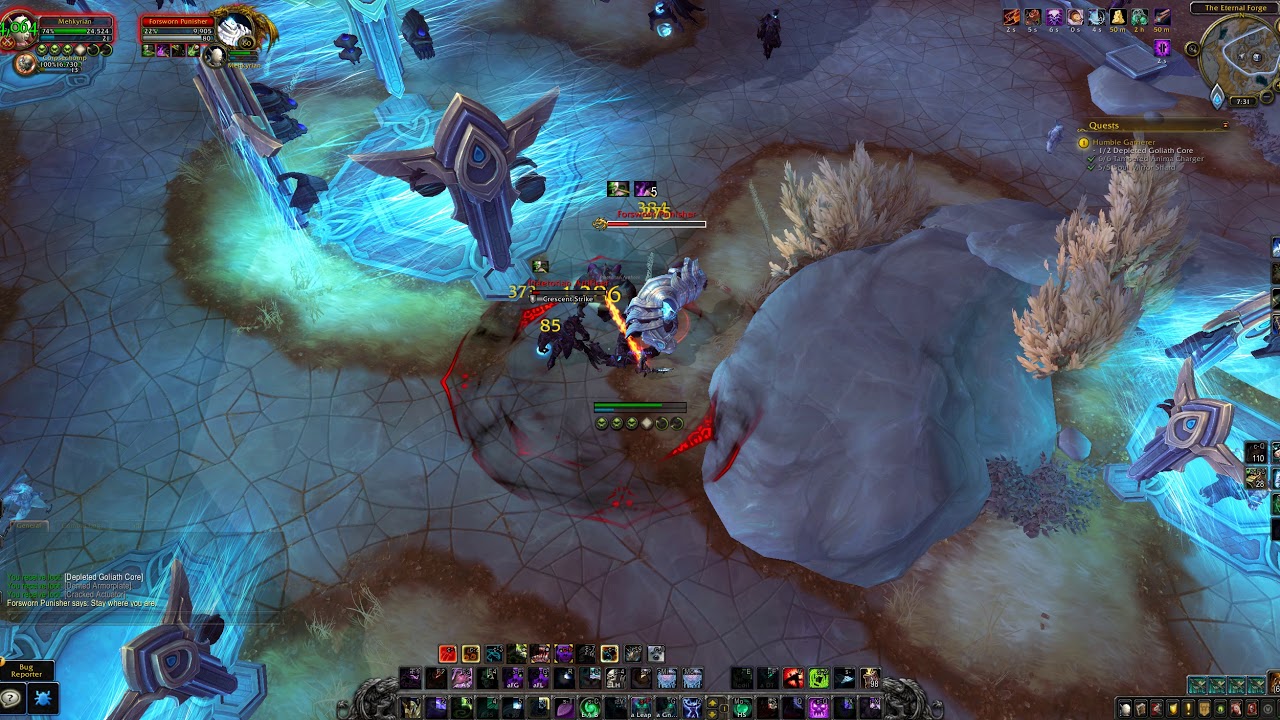Switch action bar page with the down arrow

pos(712,712)
